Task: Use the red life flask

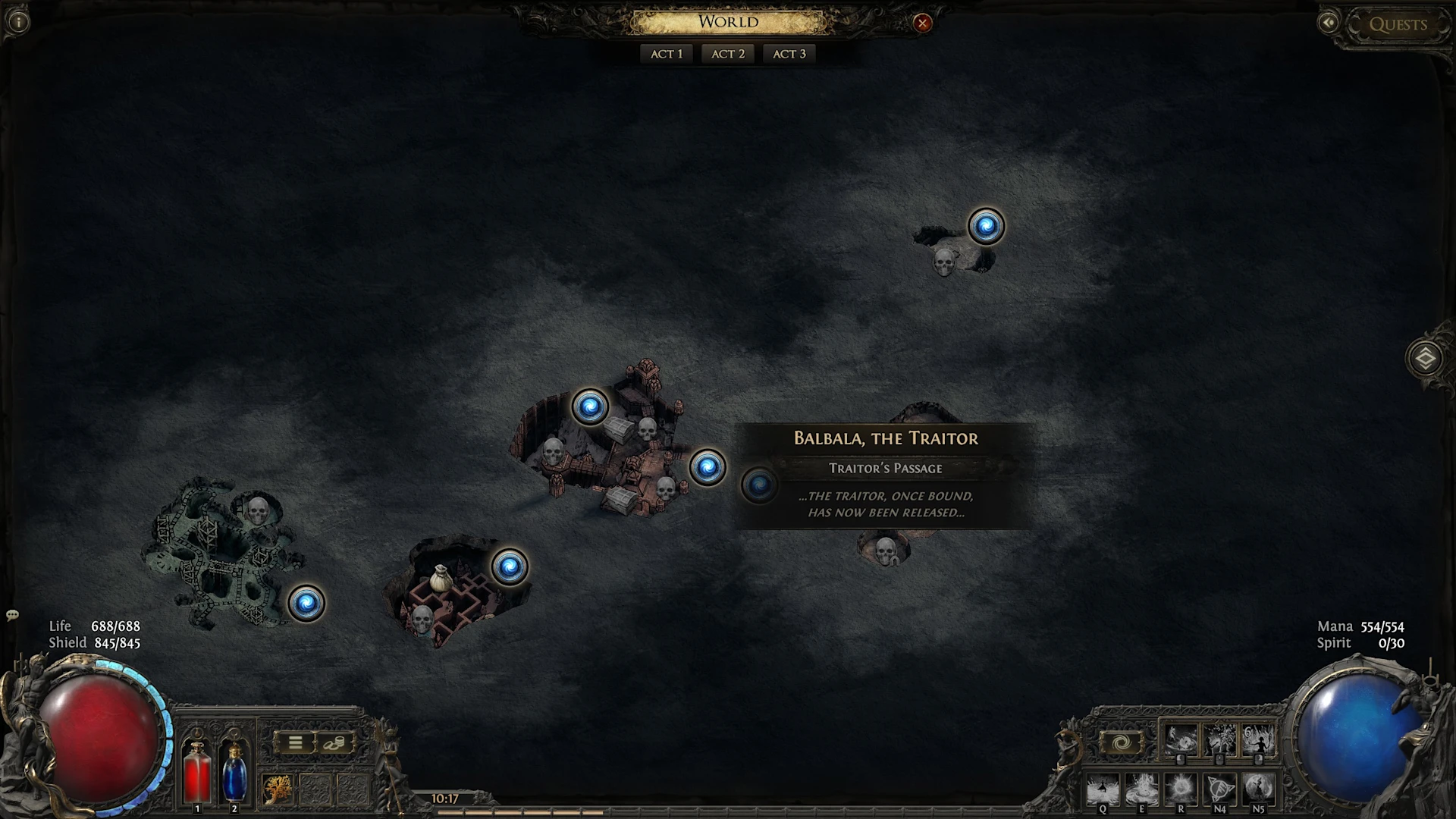Action: click(197, 771)
